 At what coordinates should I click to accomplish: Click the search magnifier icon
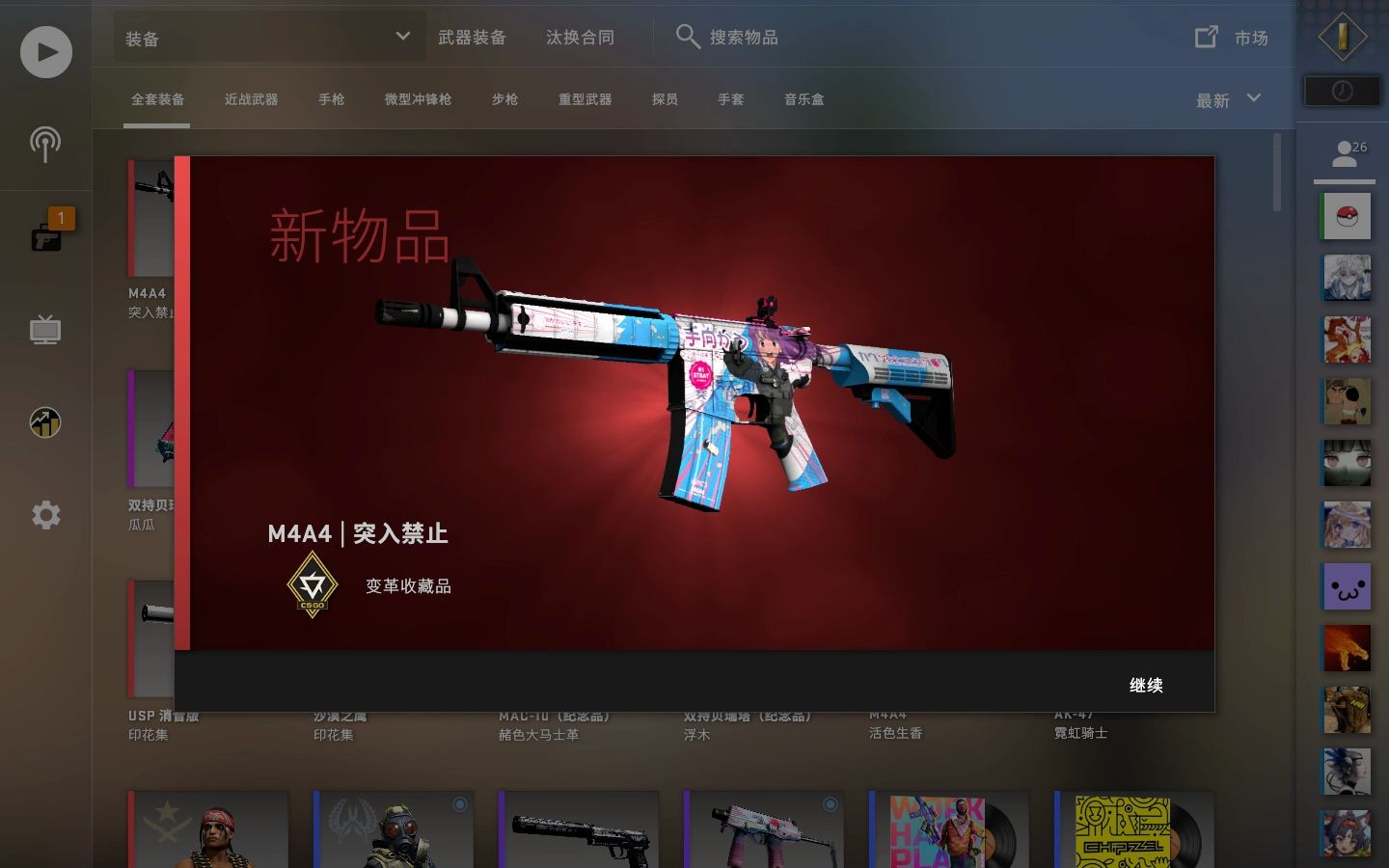click(x=688, y=37)
